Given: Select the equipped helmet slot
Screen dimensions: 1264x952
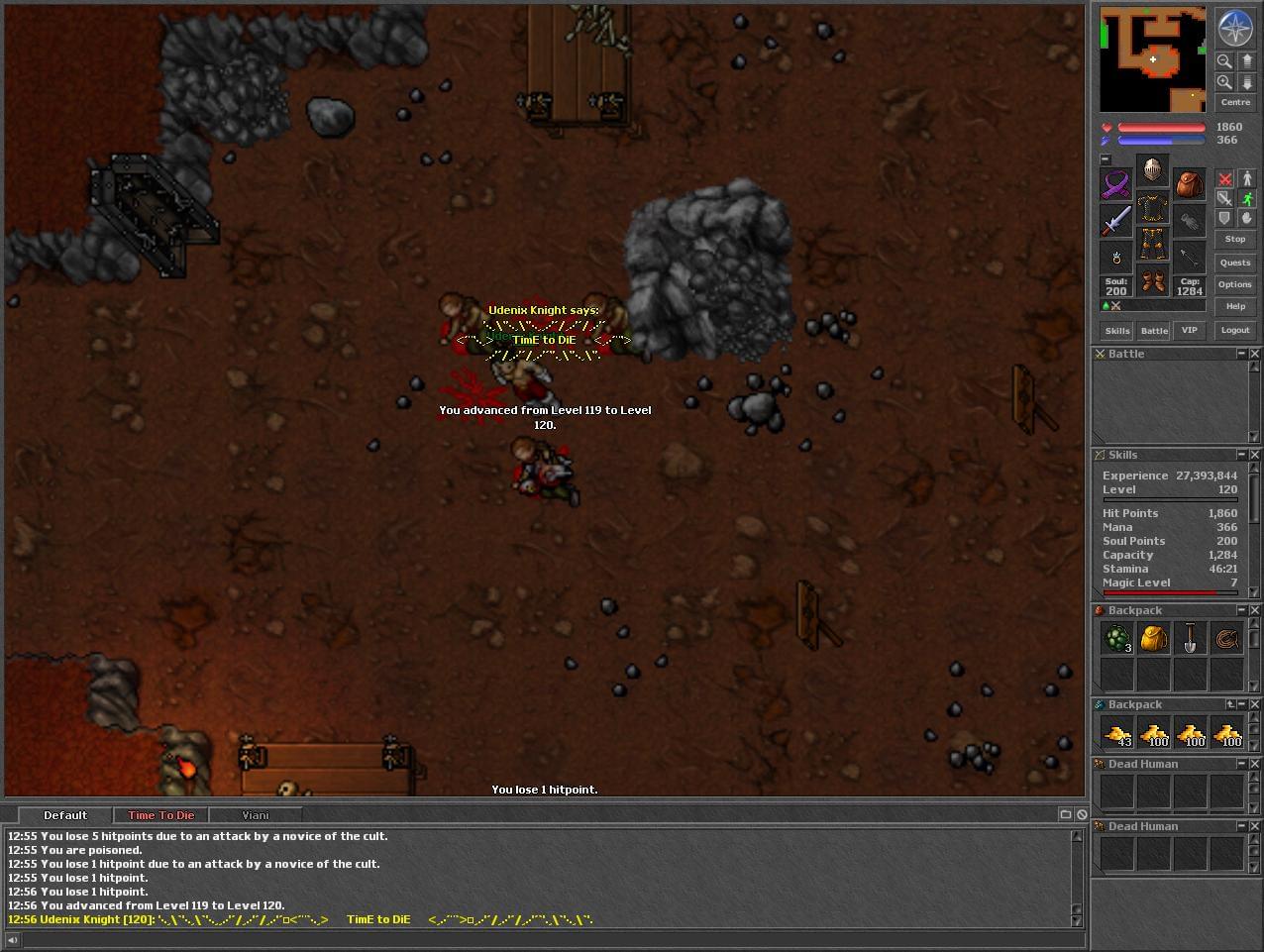Looking at the screenshot, I should click(1151, 169).
